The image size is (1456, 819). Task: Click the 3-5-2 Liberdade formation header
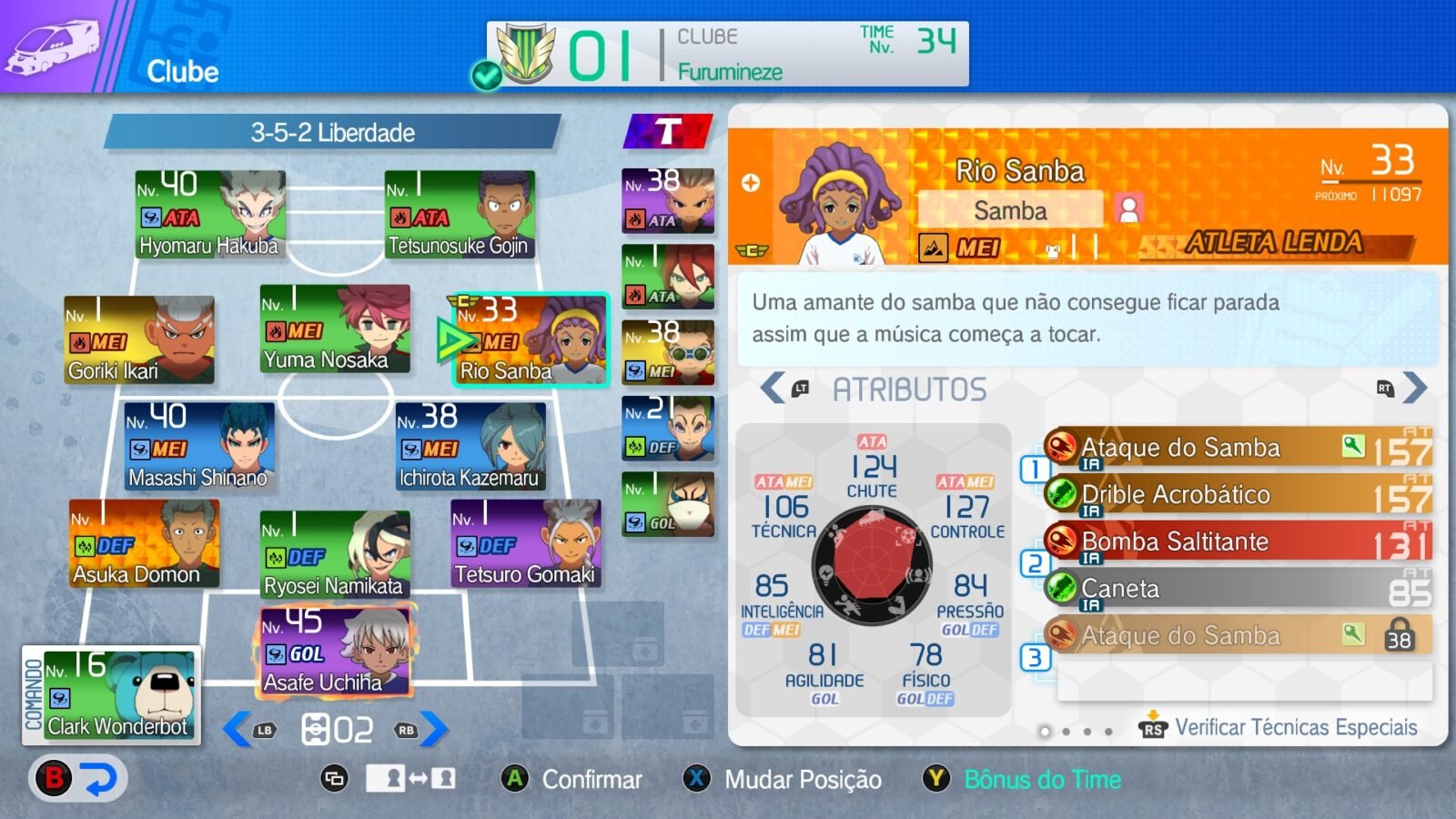coord(332,132)
